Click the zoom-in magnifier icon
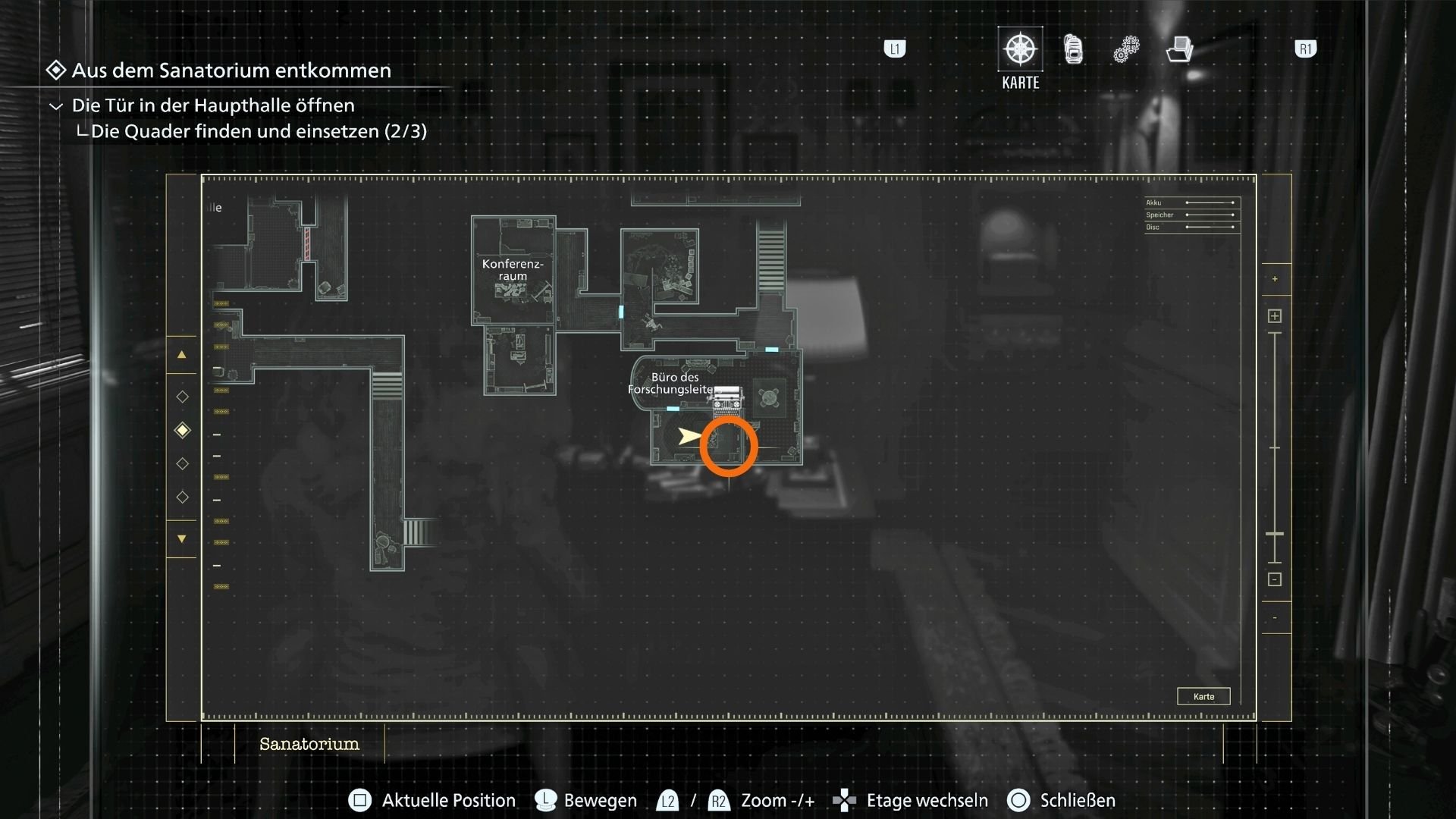 click(1274, 315)
